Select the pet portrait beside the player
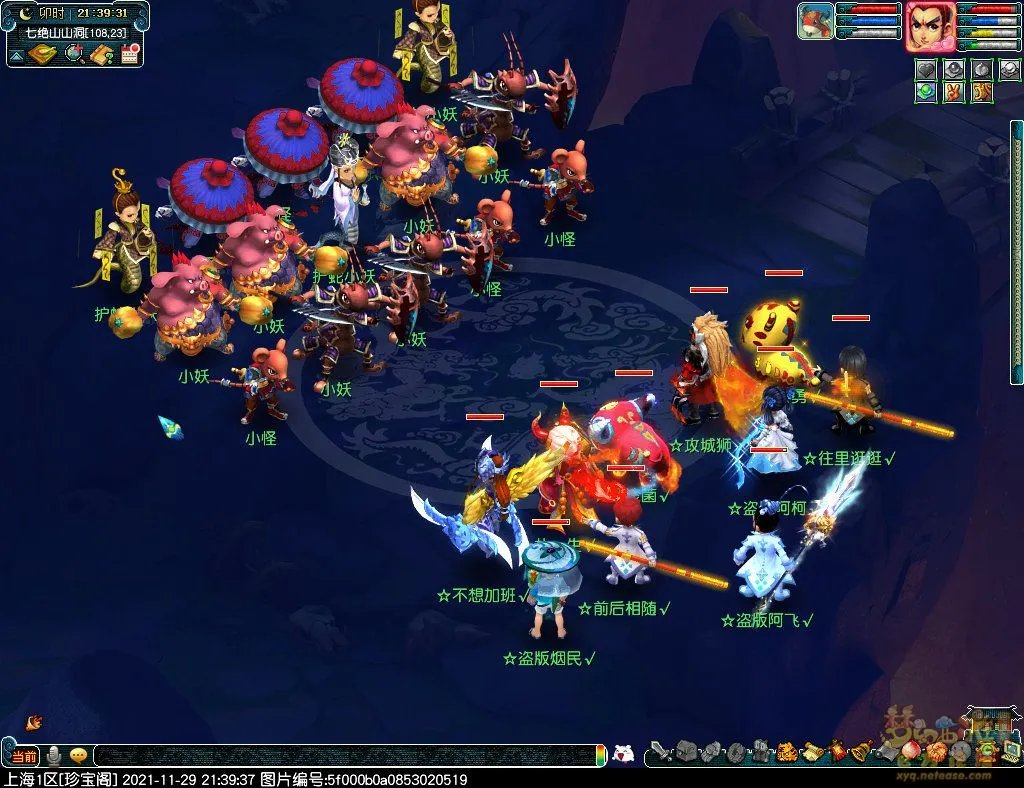The image size is (1024, 788). 816,21
